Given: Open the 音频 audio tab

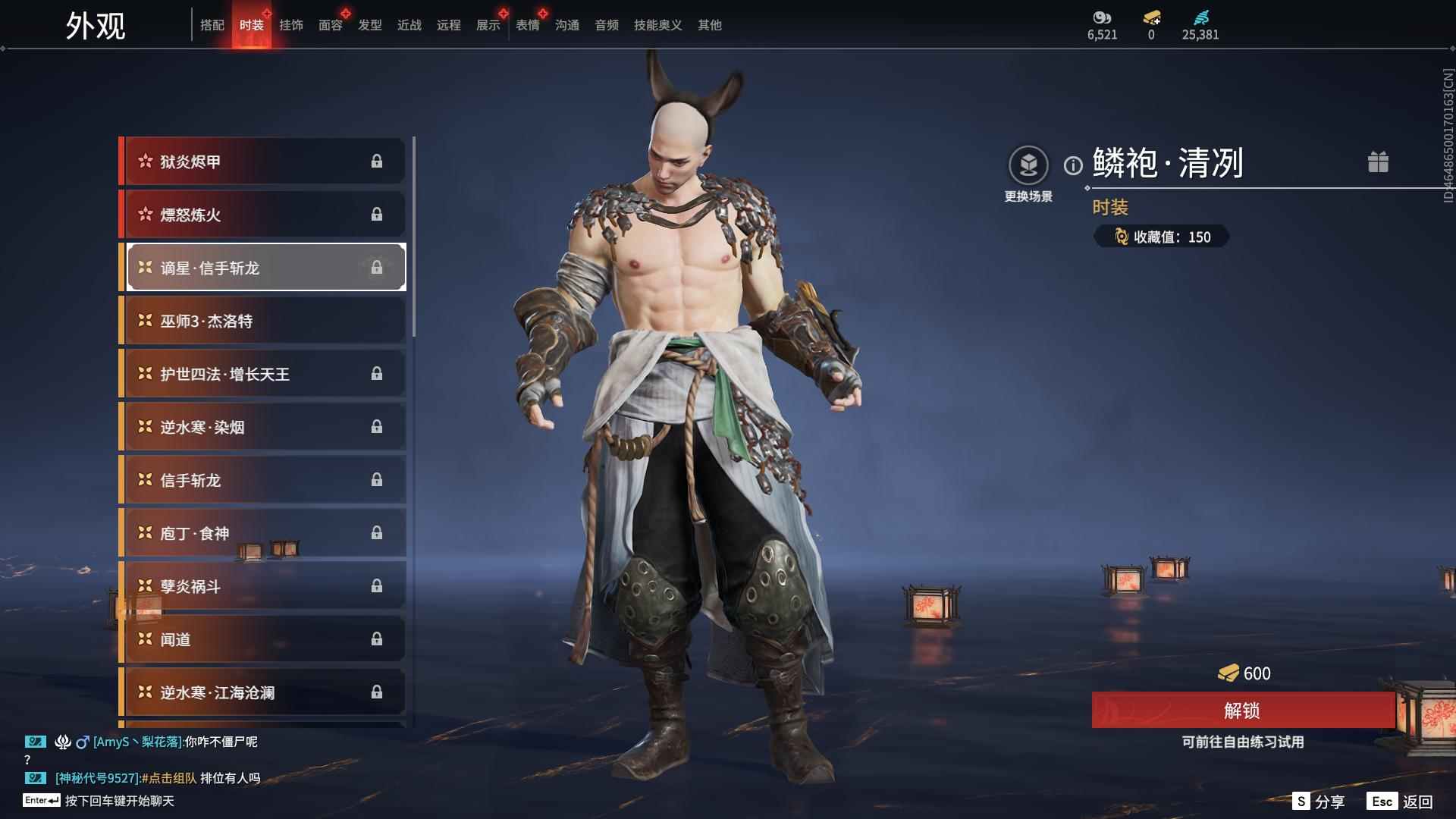Looking at the screenshot, I should [607, 25].
